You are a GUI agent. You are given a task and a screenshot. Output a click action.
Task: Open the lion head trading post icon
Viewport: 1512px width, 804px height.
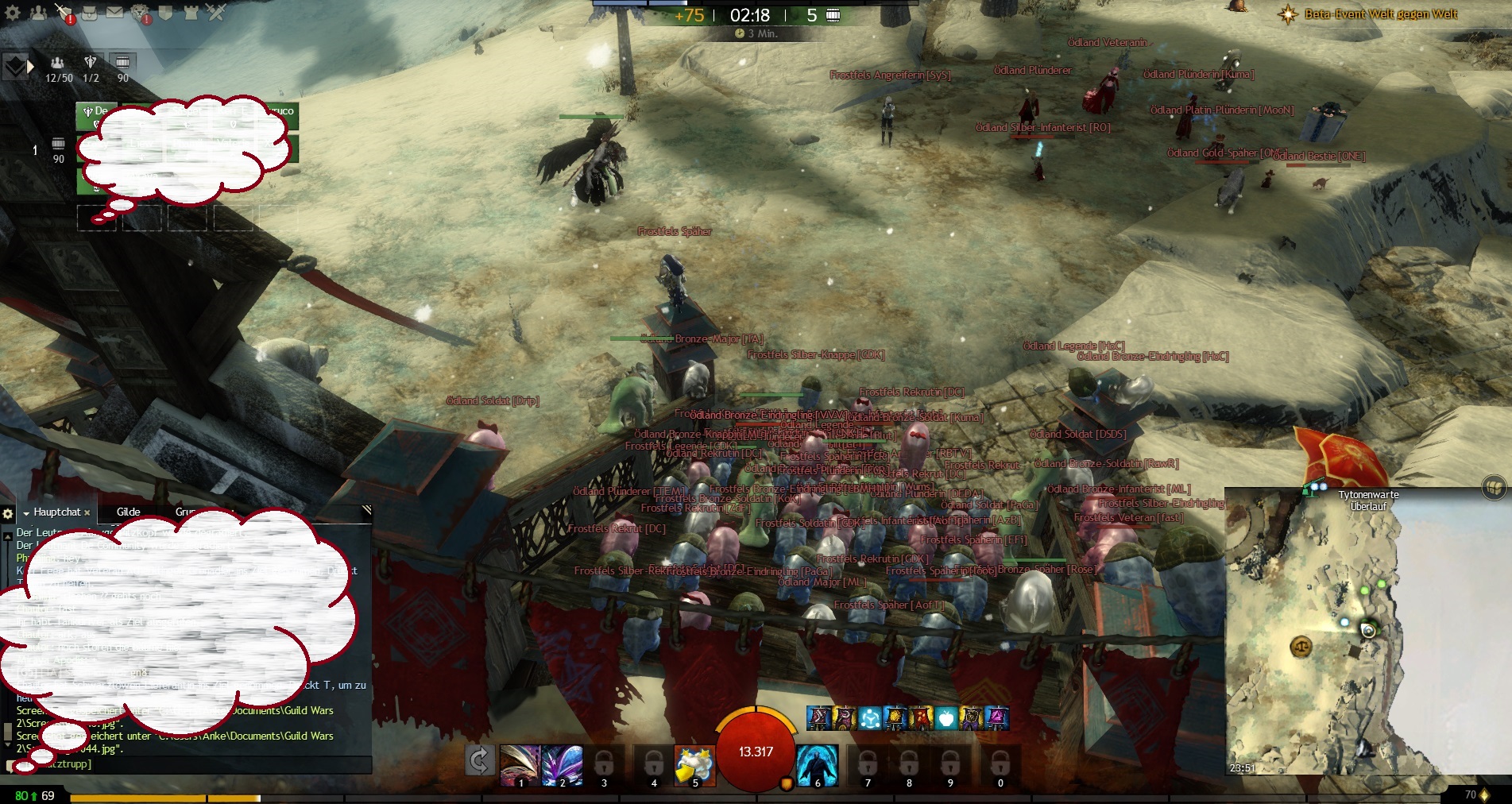click(140, 13)
